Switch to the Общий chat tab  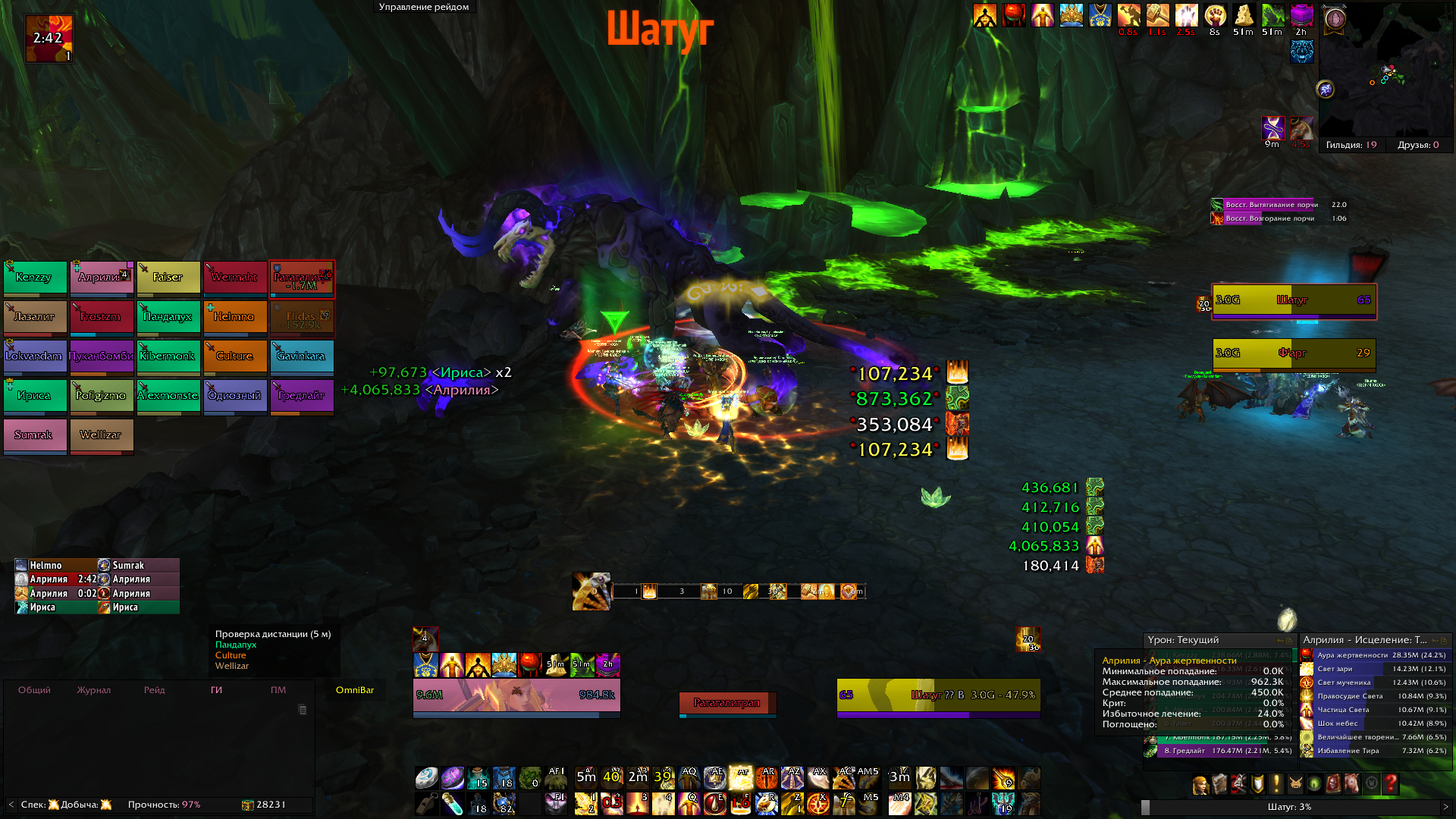coord(34,690)
